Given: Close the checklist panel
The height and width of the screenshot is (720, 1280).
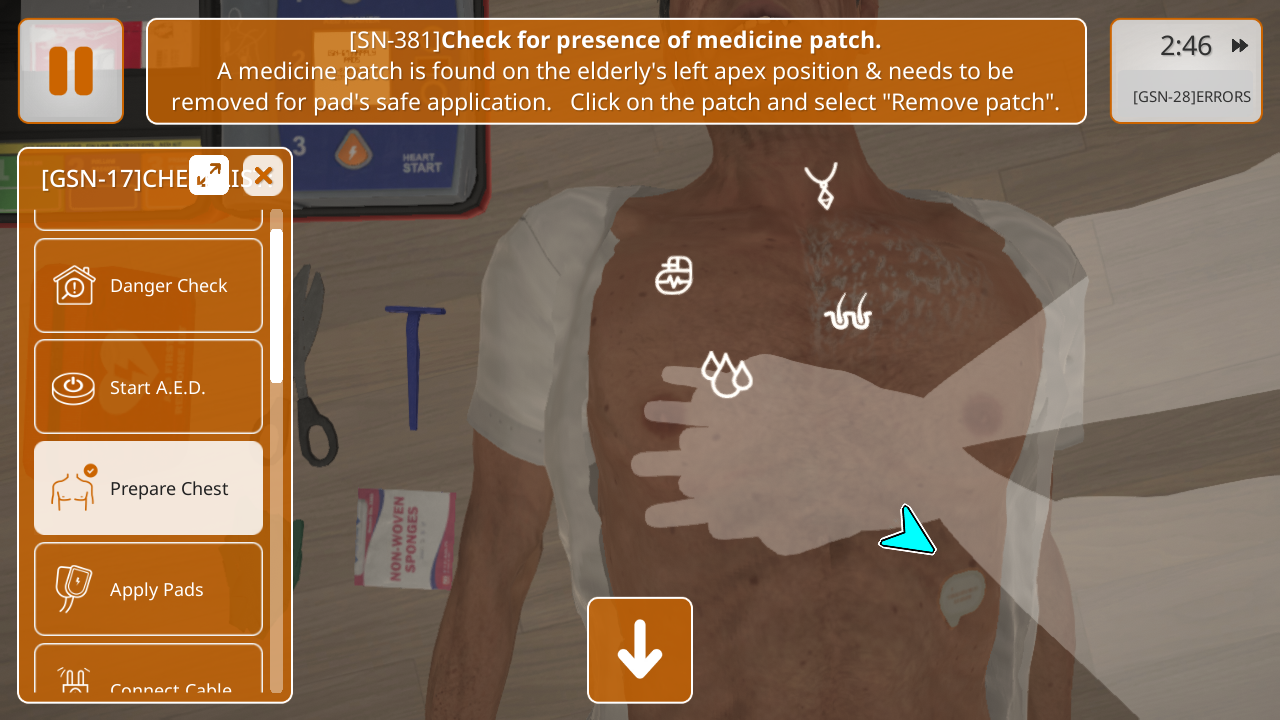Looking at the screenshot, I should [263, 176].
